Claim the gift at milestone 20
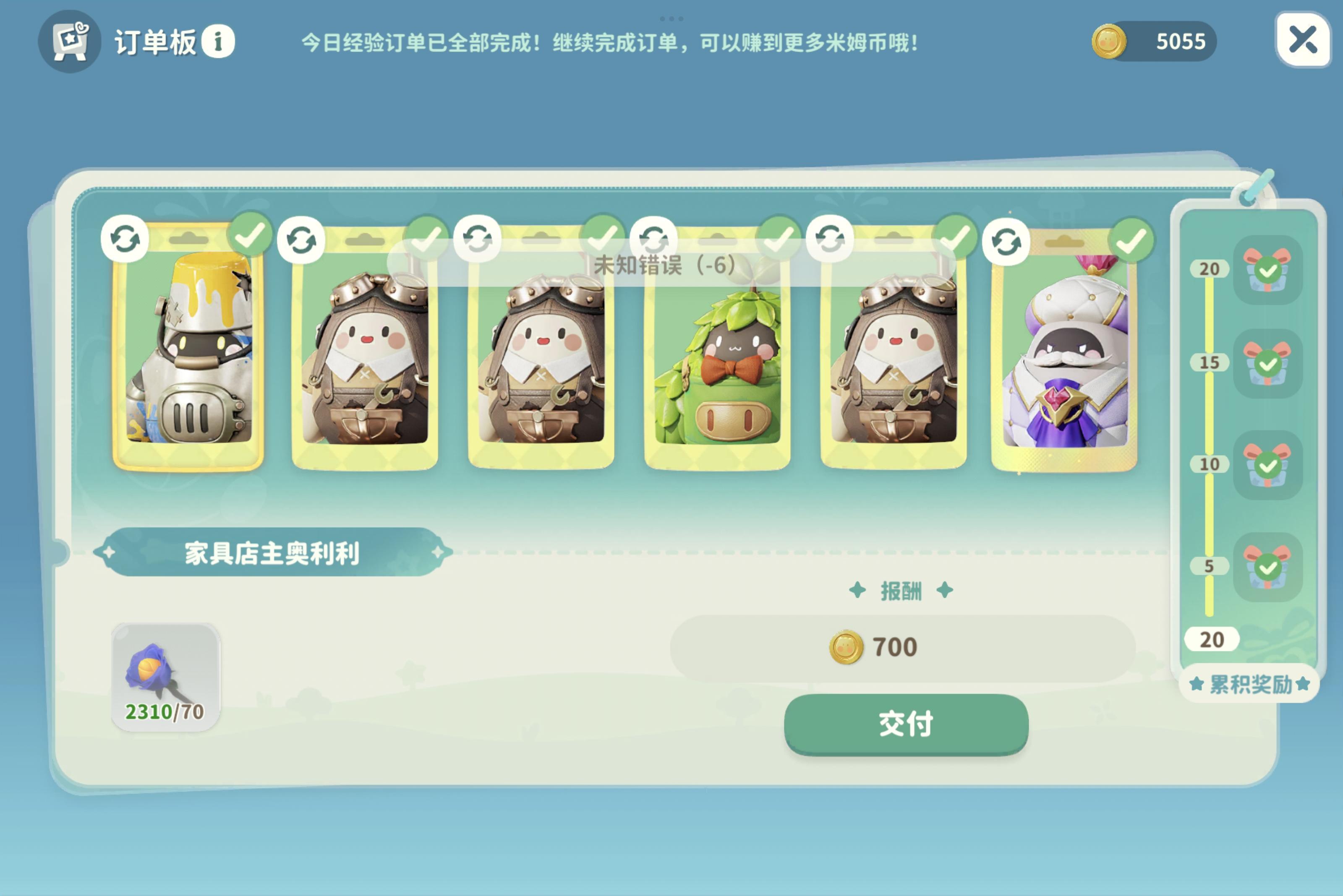 click(1268, 271)
